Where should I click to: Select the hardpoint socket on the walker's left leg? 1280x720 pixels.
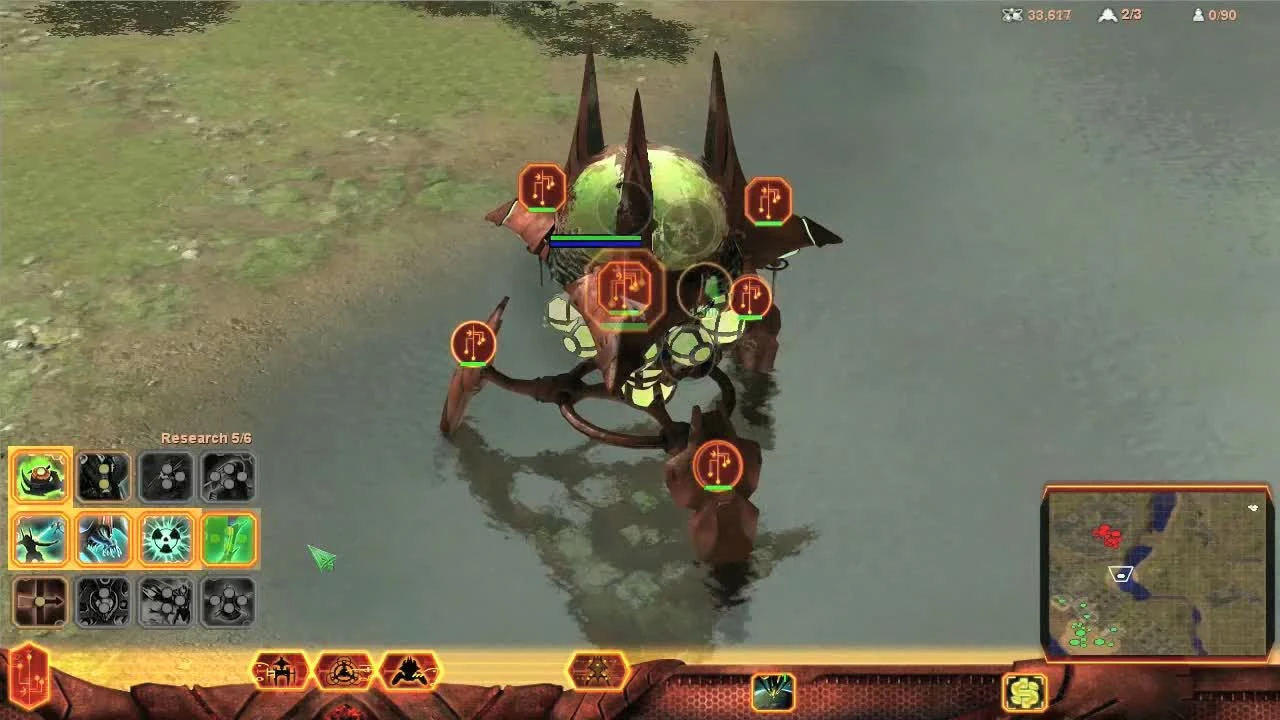point(472,343)
